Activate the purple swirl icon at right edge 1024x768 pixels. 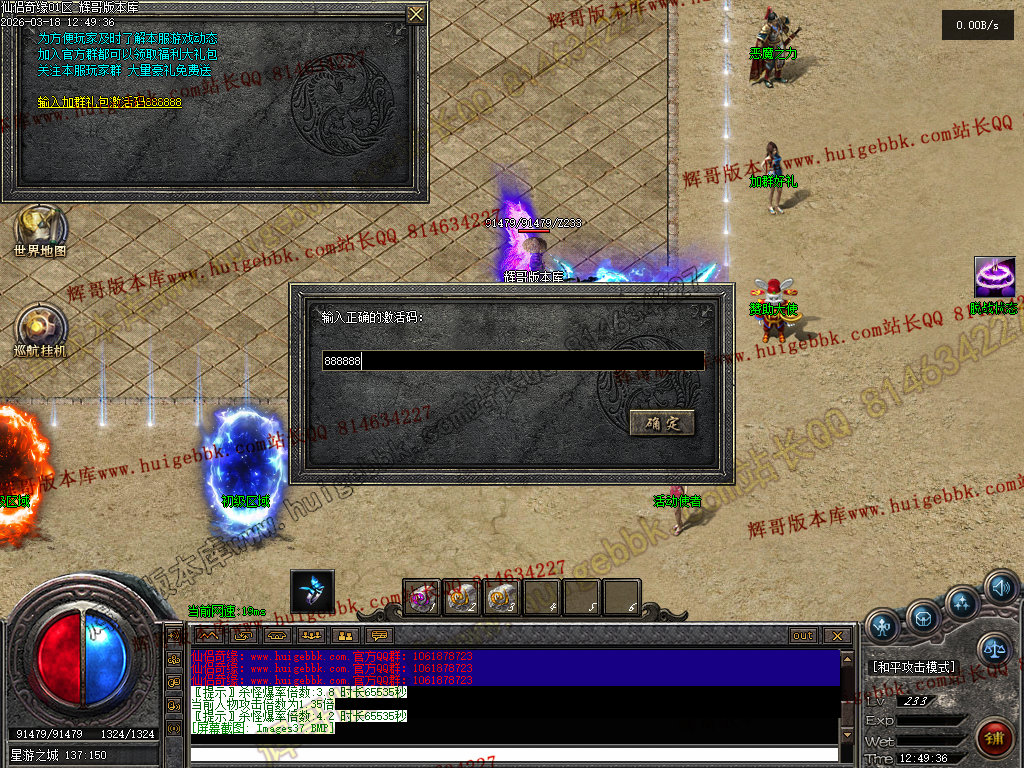[995, 277]
